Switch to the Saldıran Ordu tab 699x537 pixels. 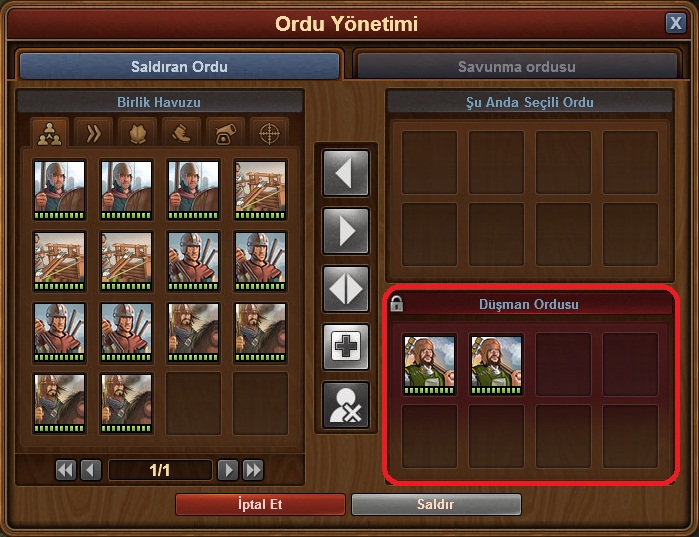(180, 67)
